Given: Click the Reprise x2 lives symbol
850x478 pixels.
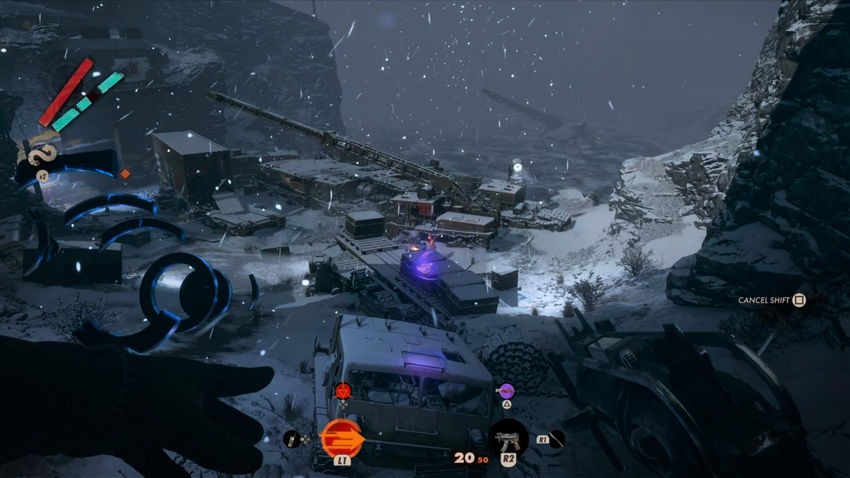Looking at the screenshot, I should (x=42, y=153).
